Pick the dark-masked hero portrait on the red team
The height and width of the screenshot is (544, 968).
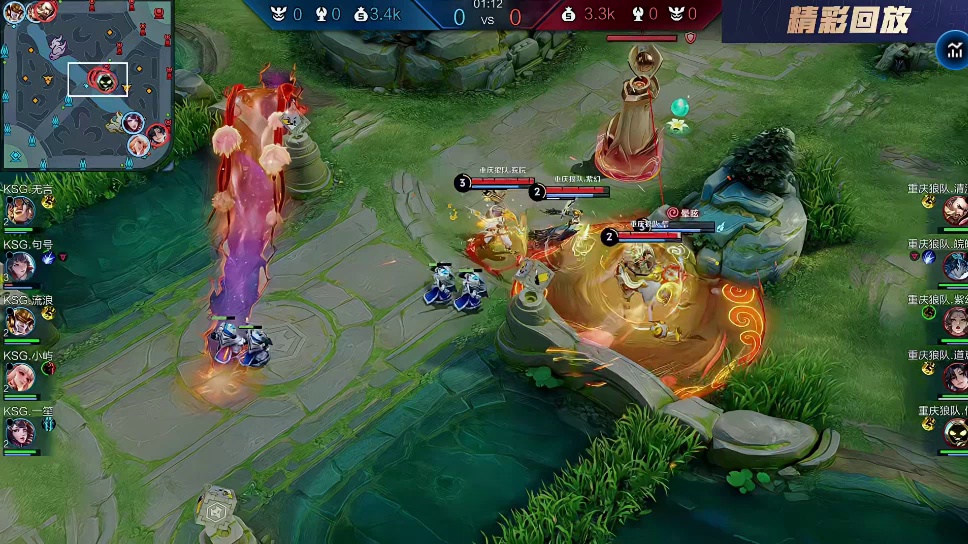point(955,432)
